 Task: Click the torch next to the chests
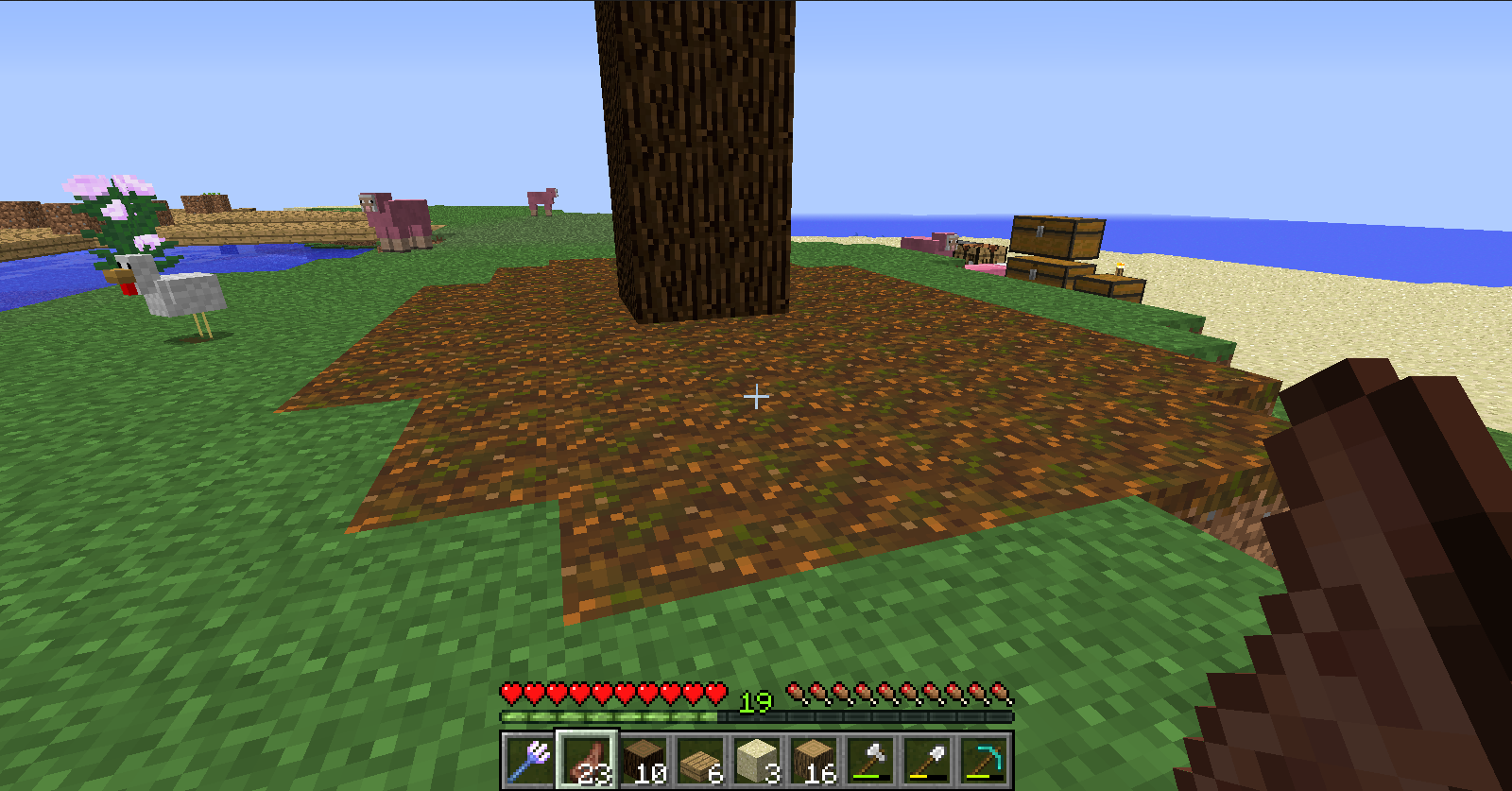[x=1120, y=267]
